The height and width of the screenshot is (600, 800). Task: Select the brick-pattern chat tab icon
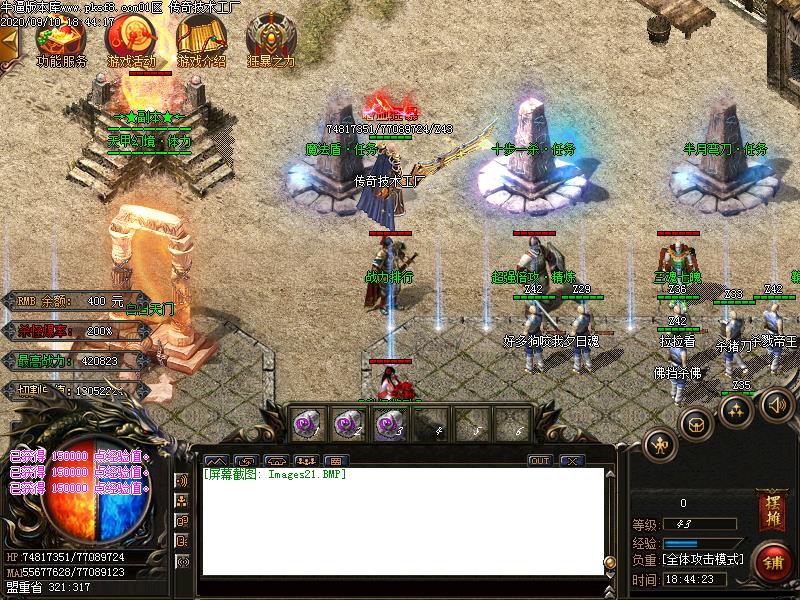336,461
